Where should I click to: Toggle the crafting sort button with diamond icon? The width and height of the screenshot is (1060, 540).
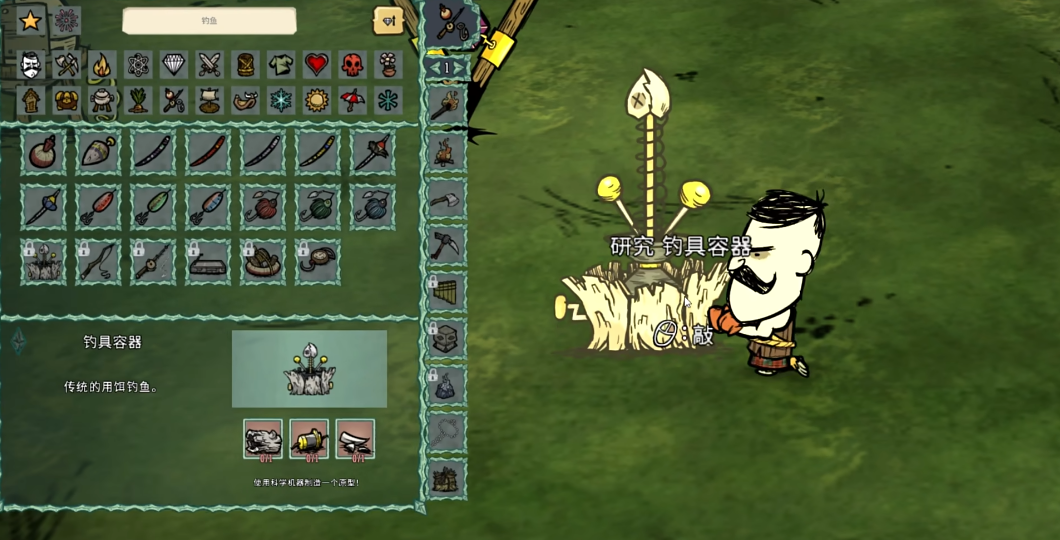coord(388,20)
